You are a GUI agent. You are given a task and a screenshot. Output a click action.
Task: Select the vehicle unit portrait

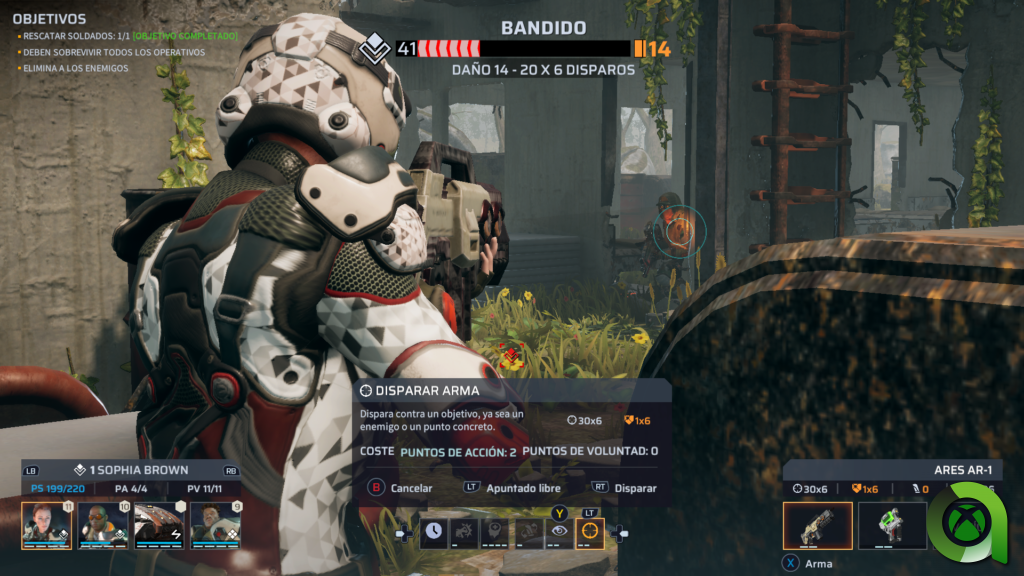tap(159, 524)
